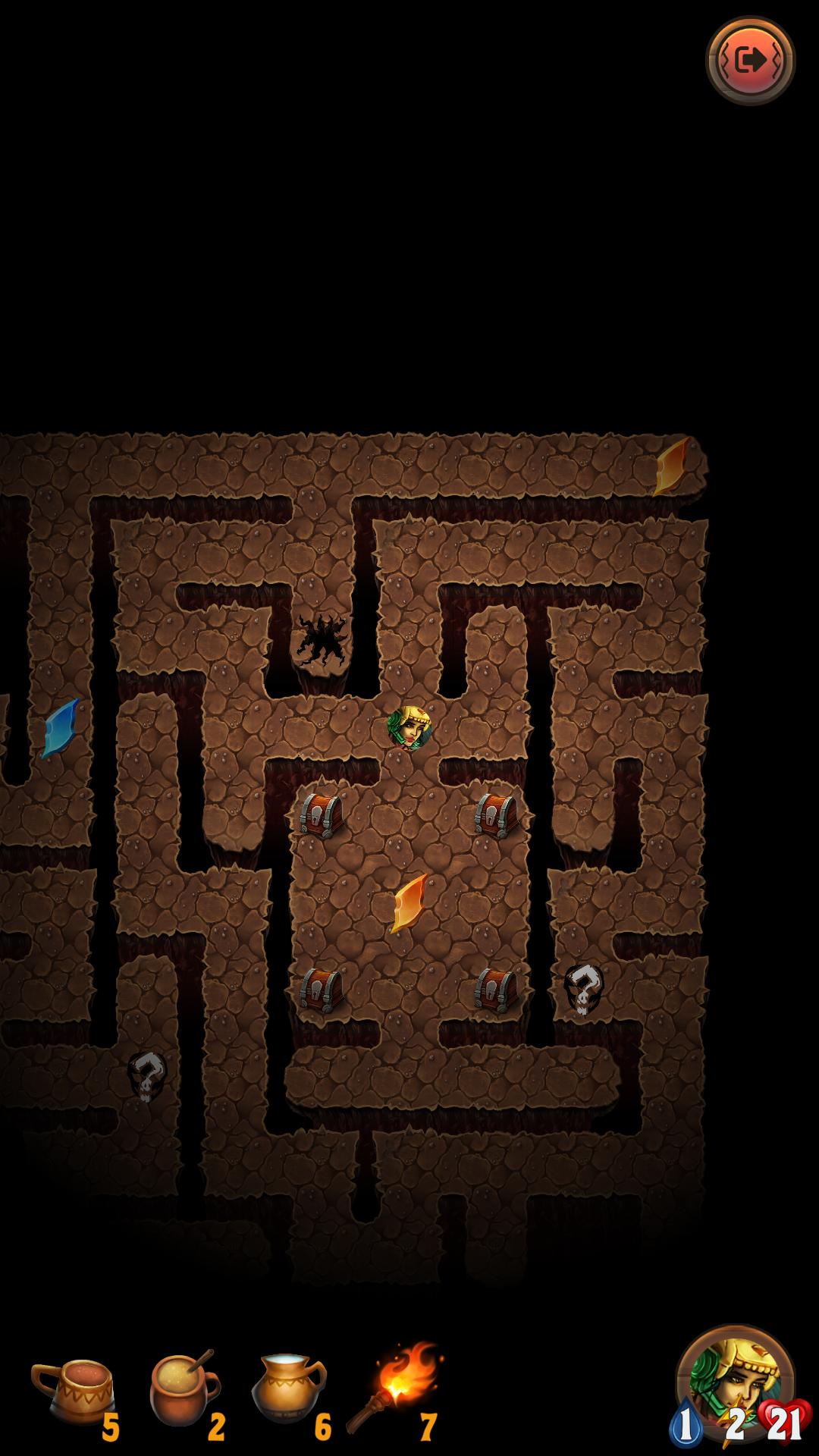Tap the exit dungeon button

point(750,60)
